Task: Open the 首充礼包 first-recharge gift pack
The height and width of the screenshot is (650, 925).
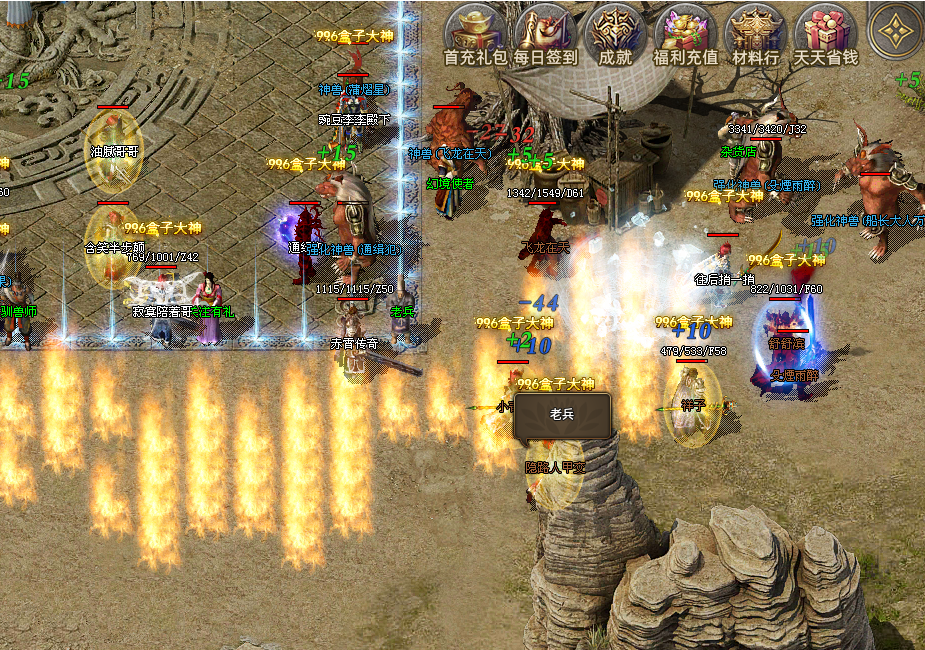Action: pyautogui.click(x=475, y=33)
